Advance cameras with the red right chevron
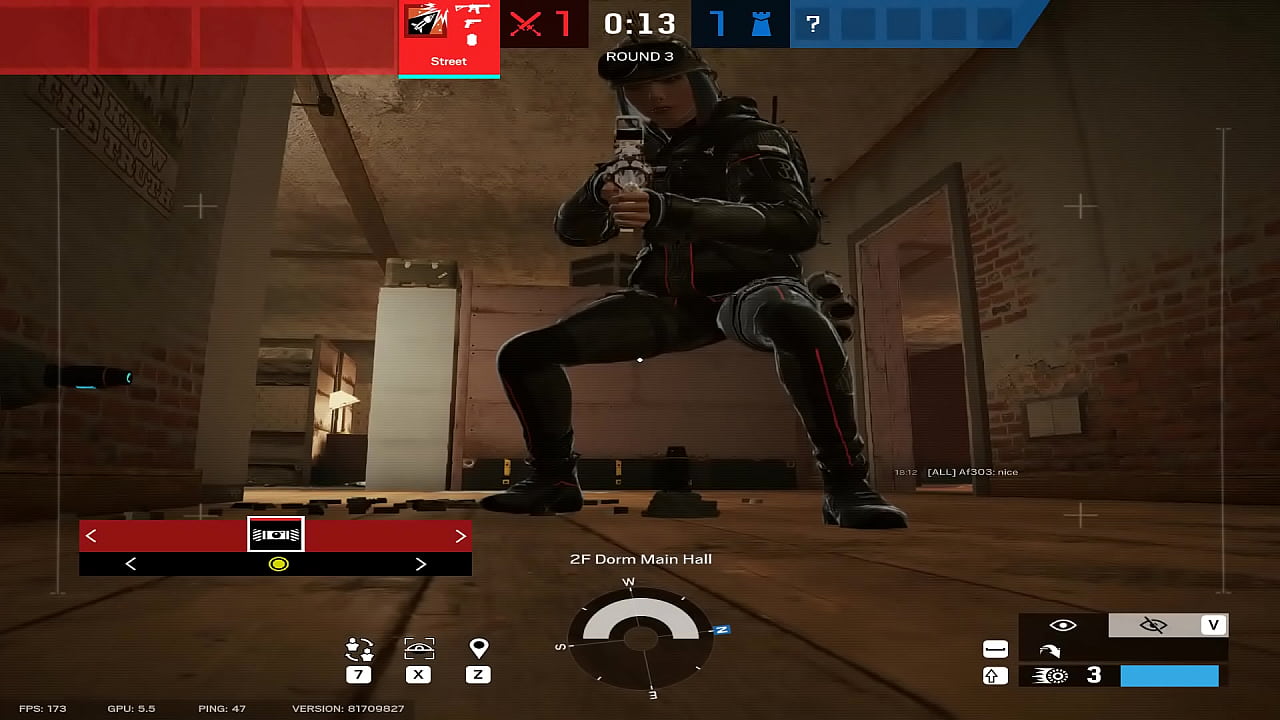1280x720 pixels. 460,535
